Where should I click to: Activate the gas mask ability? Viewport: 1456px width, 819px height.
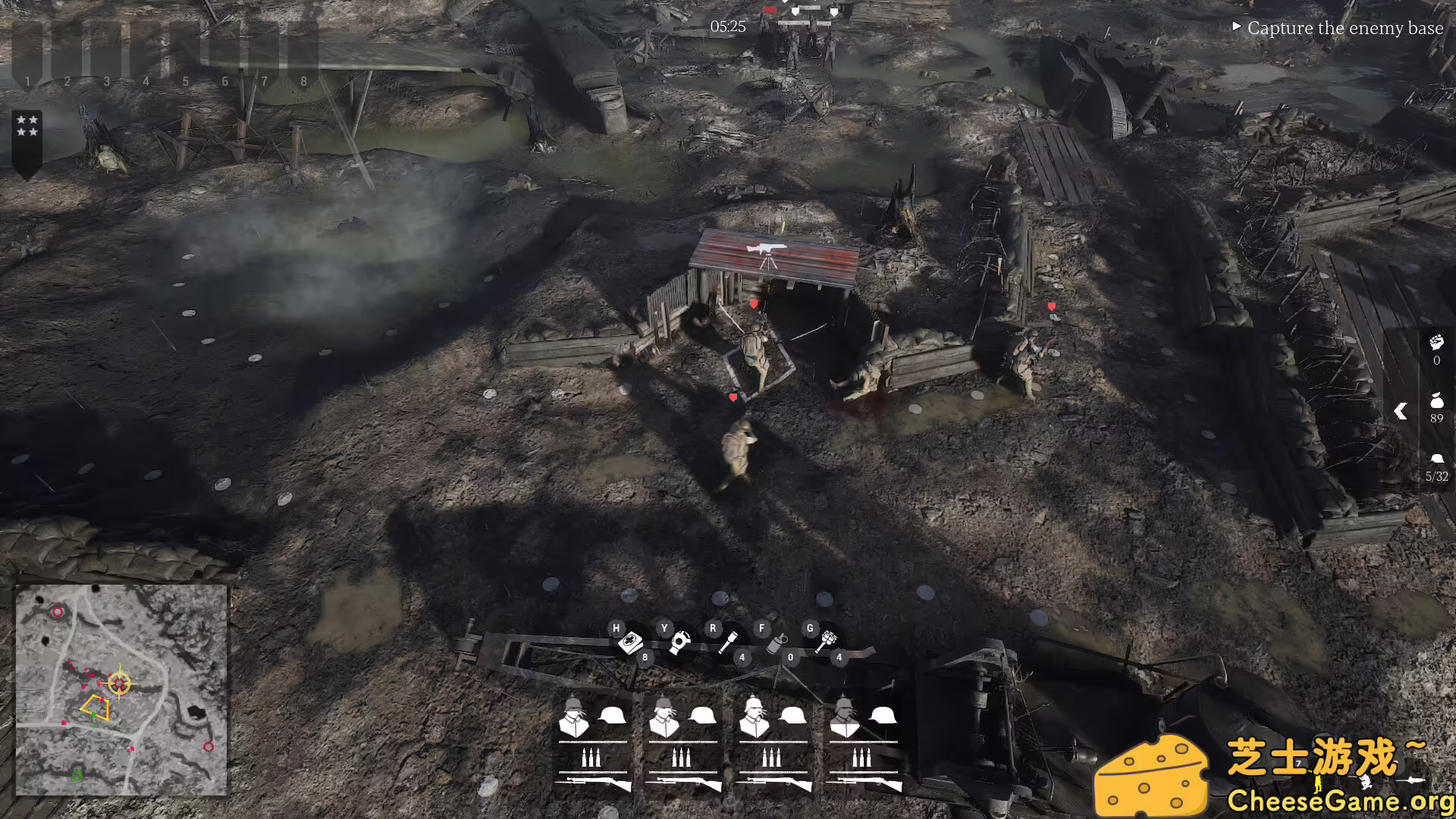(679, 643)
